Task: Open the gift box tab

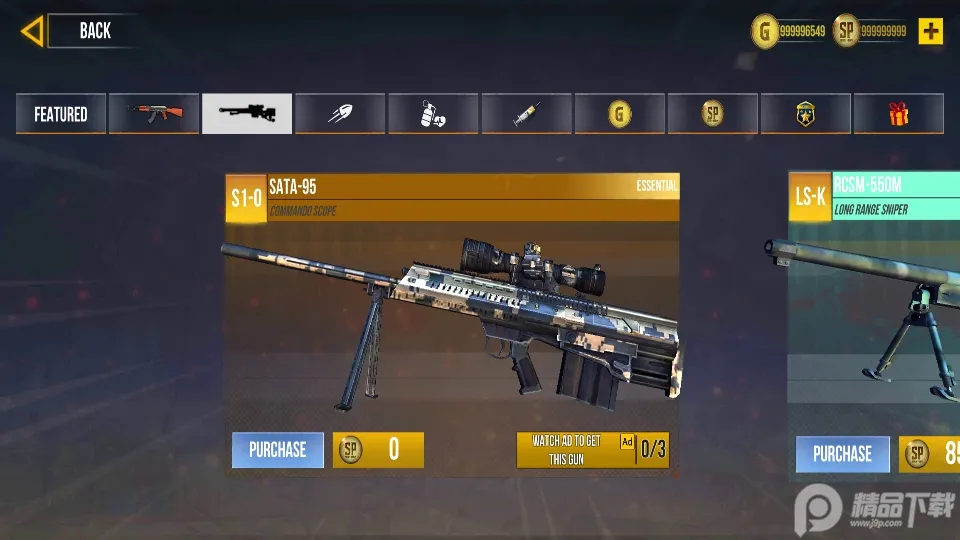Action: (898, 114)
